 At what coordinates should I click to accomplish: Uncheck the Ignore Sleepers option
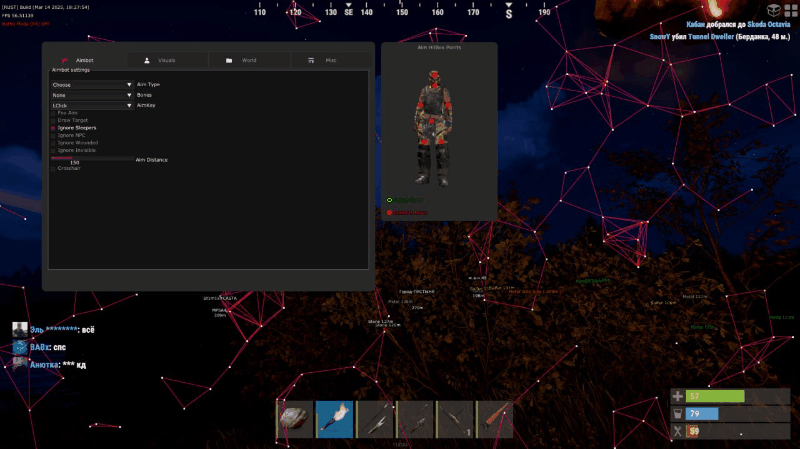click(54, 128)
